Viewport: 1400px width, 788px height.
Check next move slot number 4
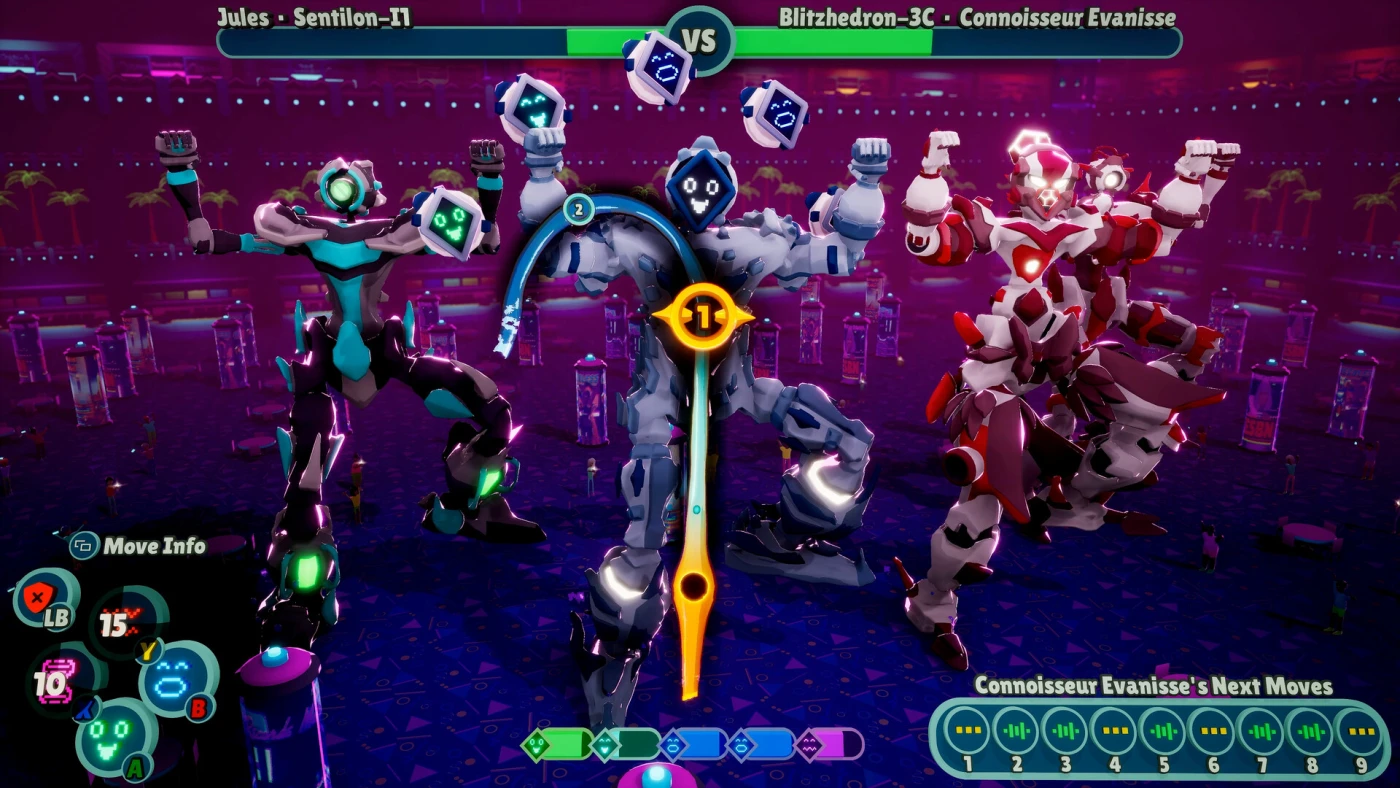click(x=1114, y=731)
